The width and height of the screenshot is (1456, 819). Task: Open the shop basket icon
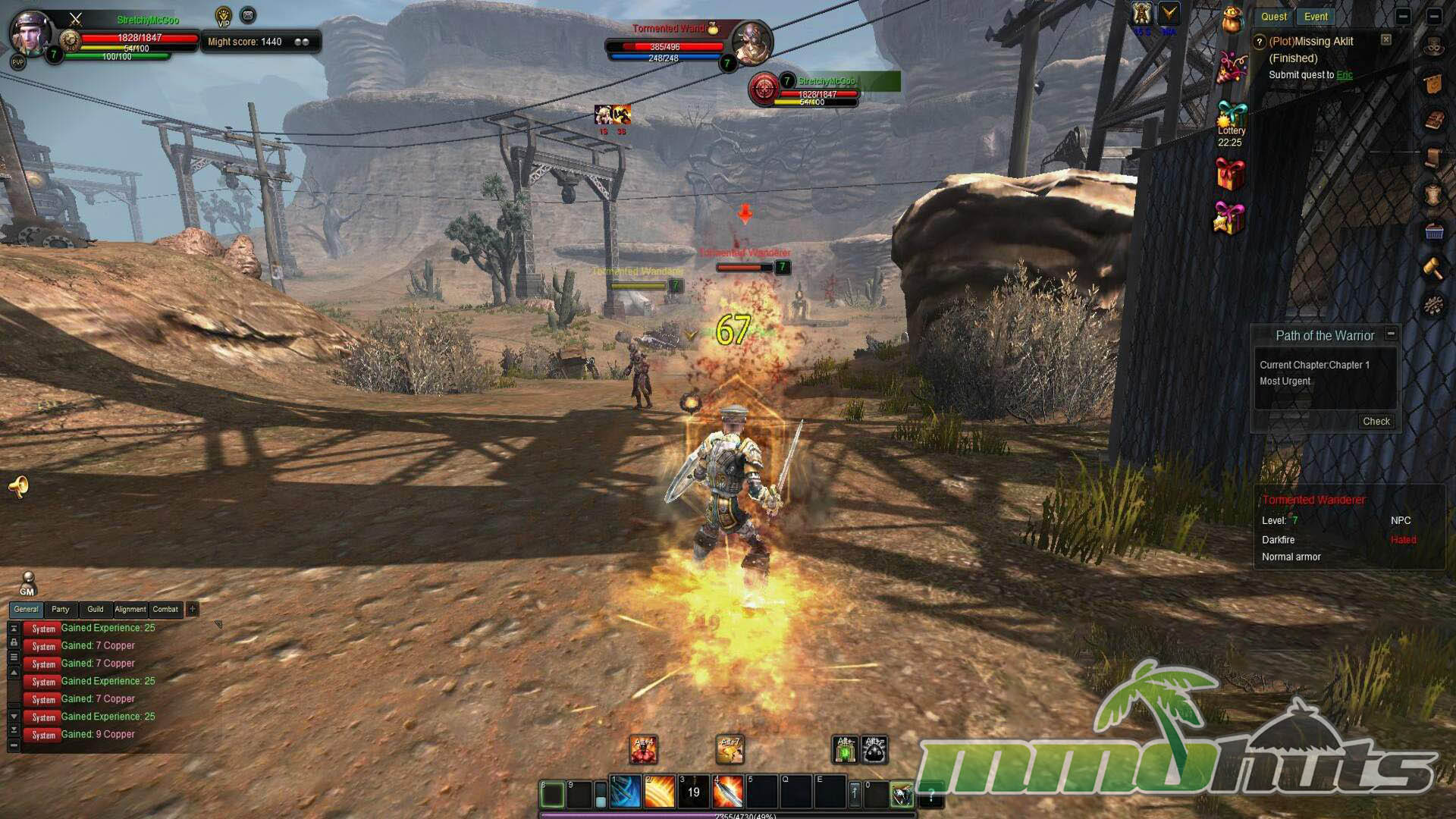point(1434,232)
